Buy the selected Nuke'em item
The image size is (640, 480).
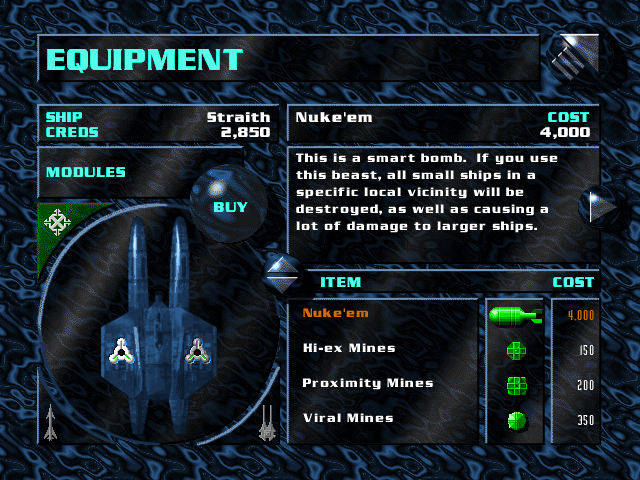230,208
